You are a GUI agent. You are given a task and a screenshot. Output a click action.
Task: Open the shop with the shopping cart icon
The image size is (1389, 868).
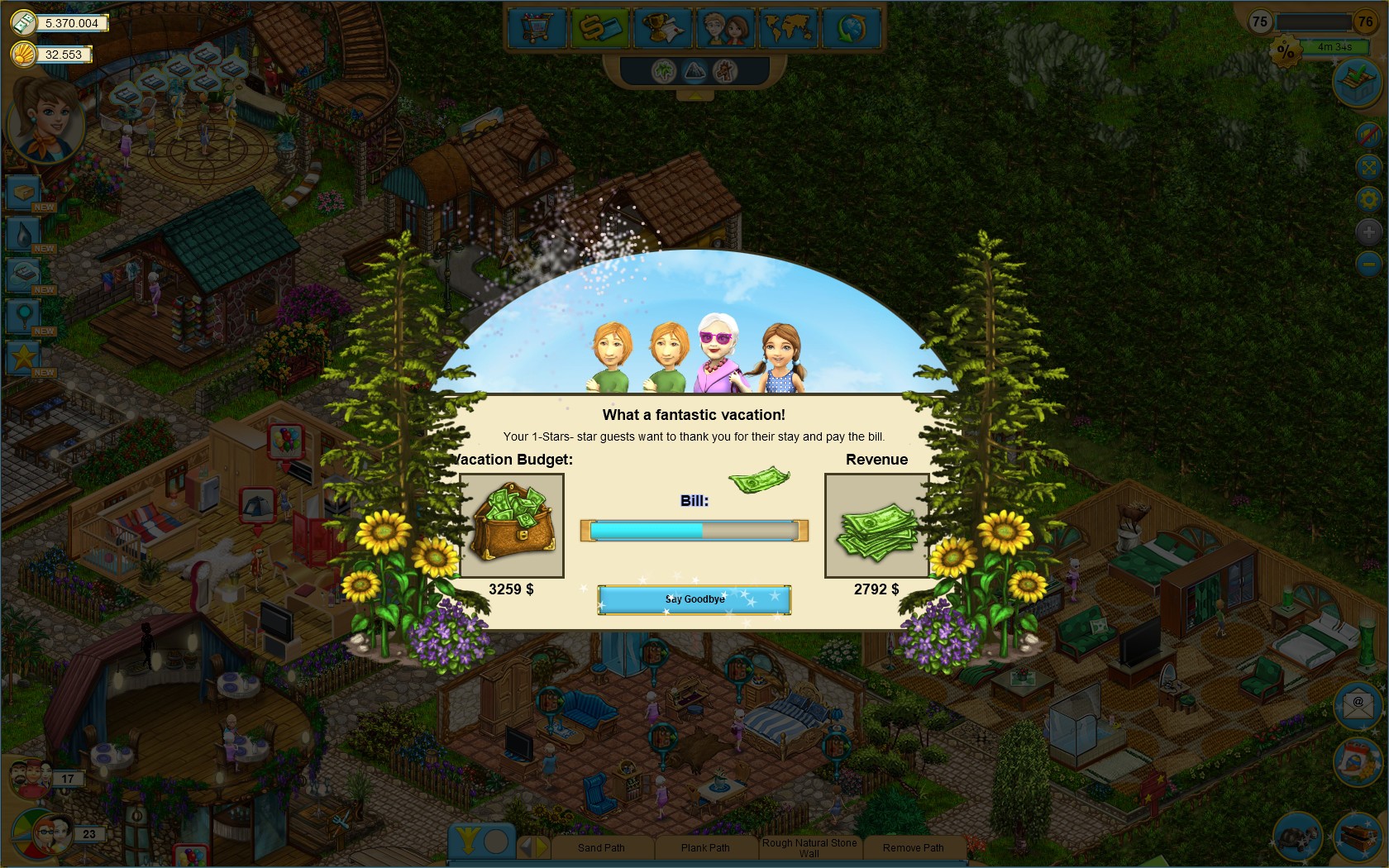536,28
